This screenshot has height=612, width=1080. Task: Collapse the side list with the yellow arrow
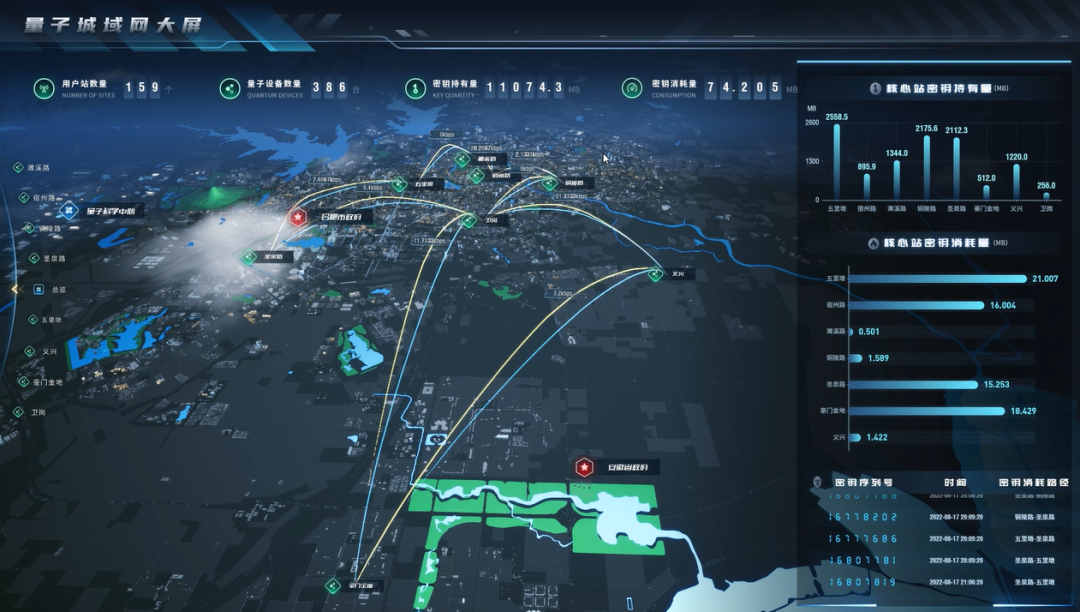pyautogui.click(x=14, y=289)
